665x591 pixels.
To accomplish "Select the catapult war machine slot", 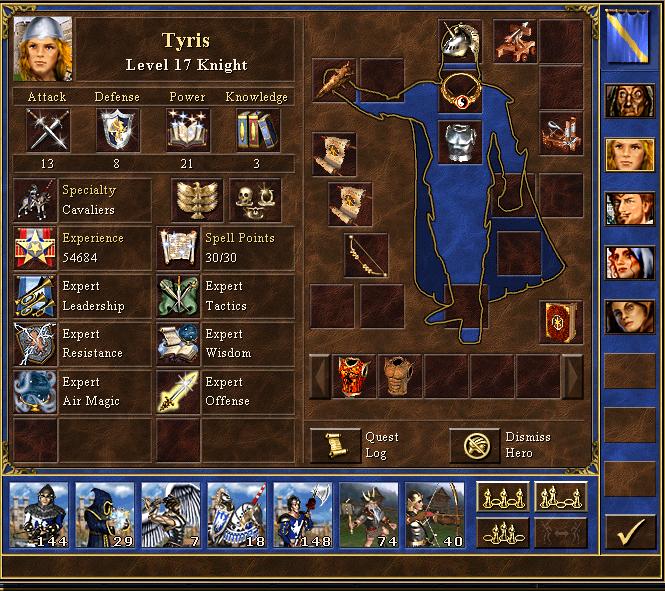I will point(561,133).
